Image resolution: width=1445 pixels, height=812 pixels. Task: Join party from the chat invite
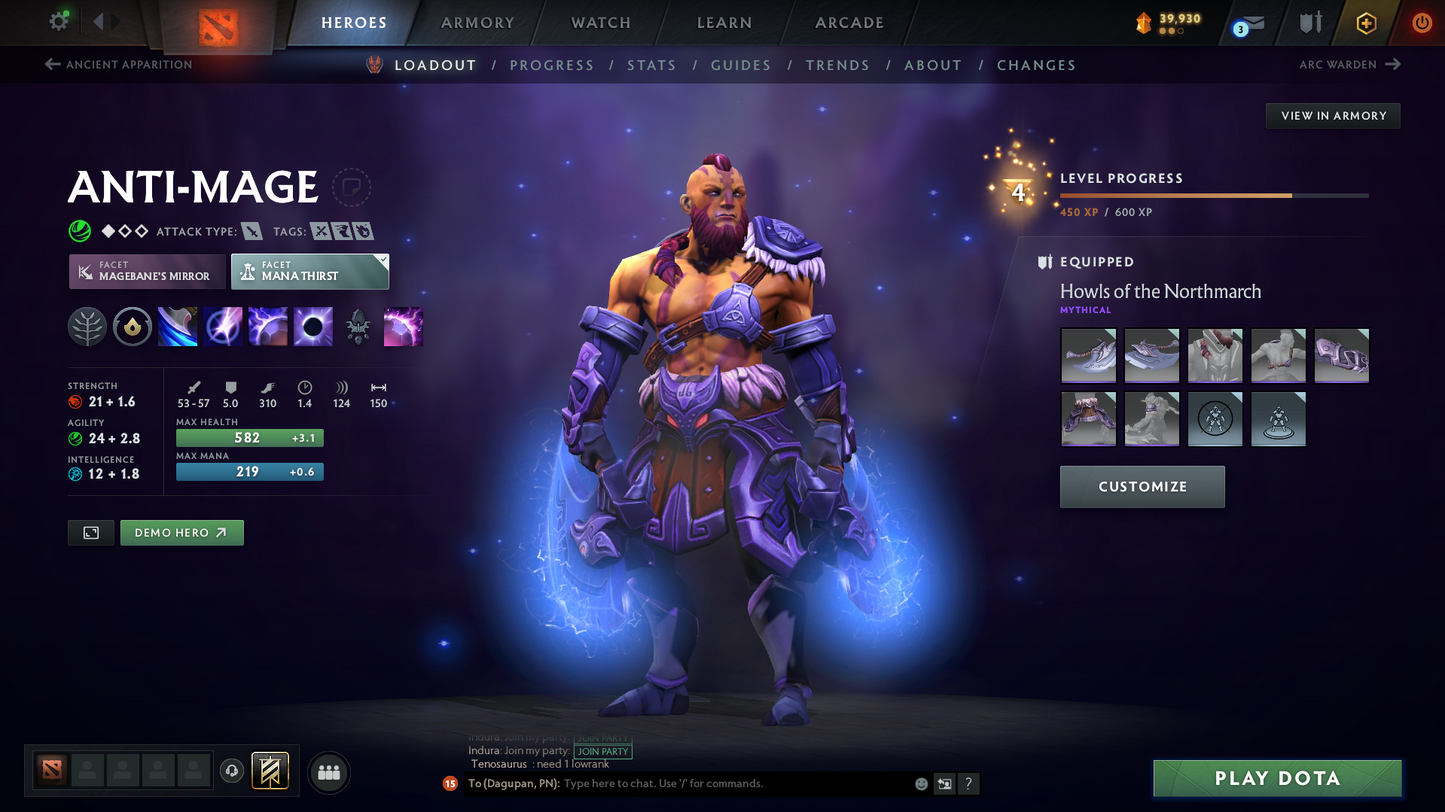(603, 751)
